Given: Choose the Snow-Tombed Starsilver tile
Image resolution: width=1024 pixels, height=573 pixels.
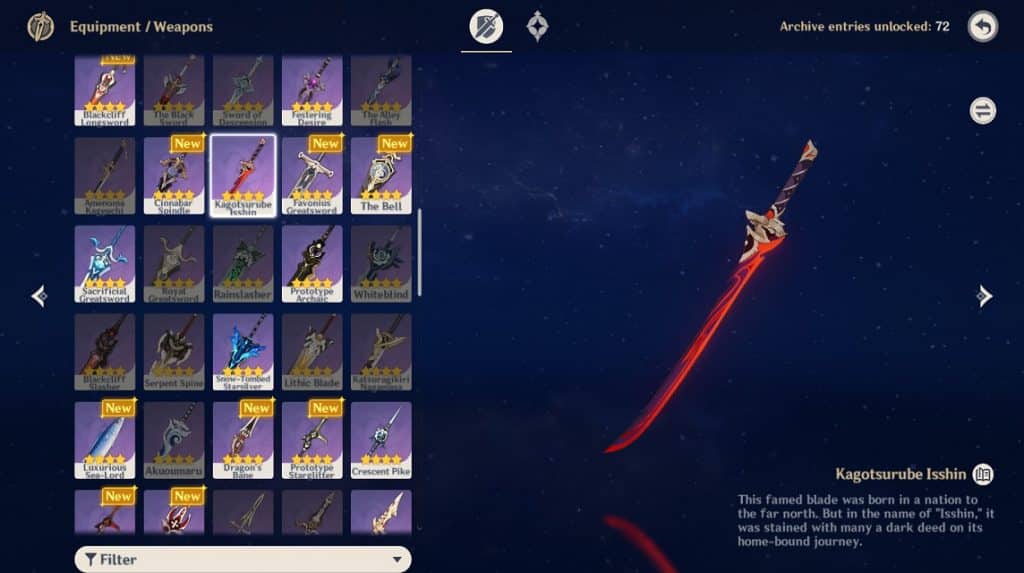Looking at the screenshot, I should click(243, 351).
